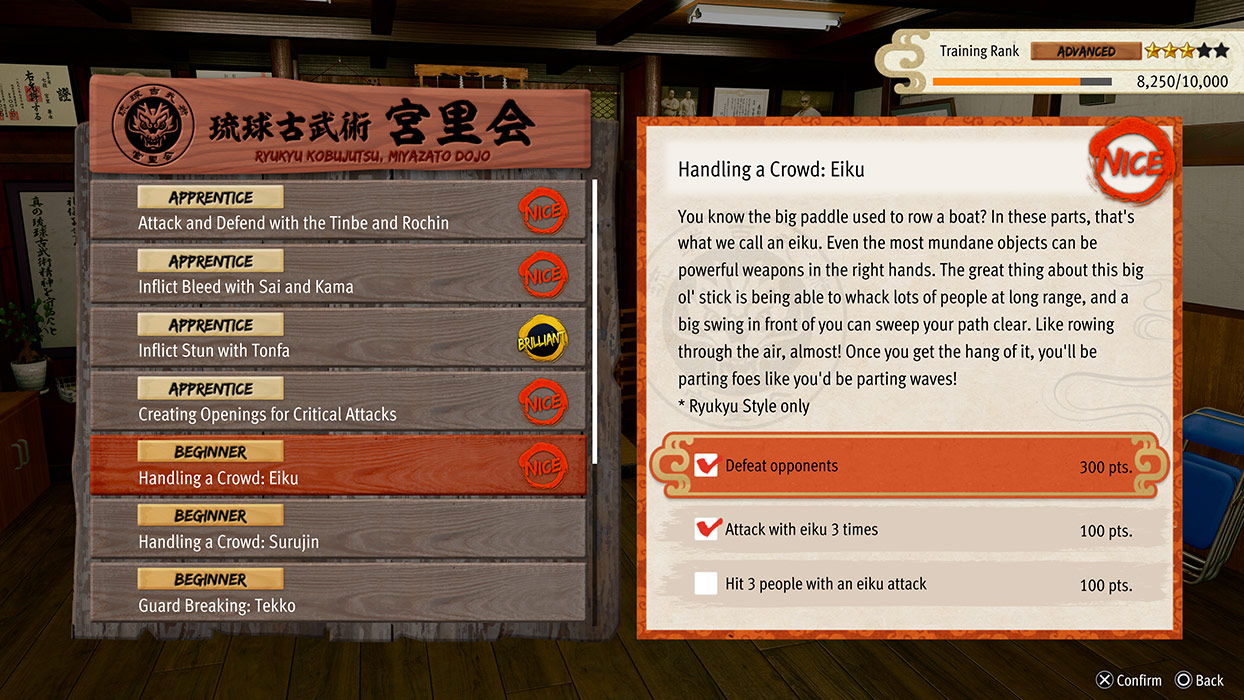Image resolution: width=1244 pixels, height=700 pixels.
Task: Click the lesson list scrollbar
Action: pyautogui.click(x=596, y=320)
